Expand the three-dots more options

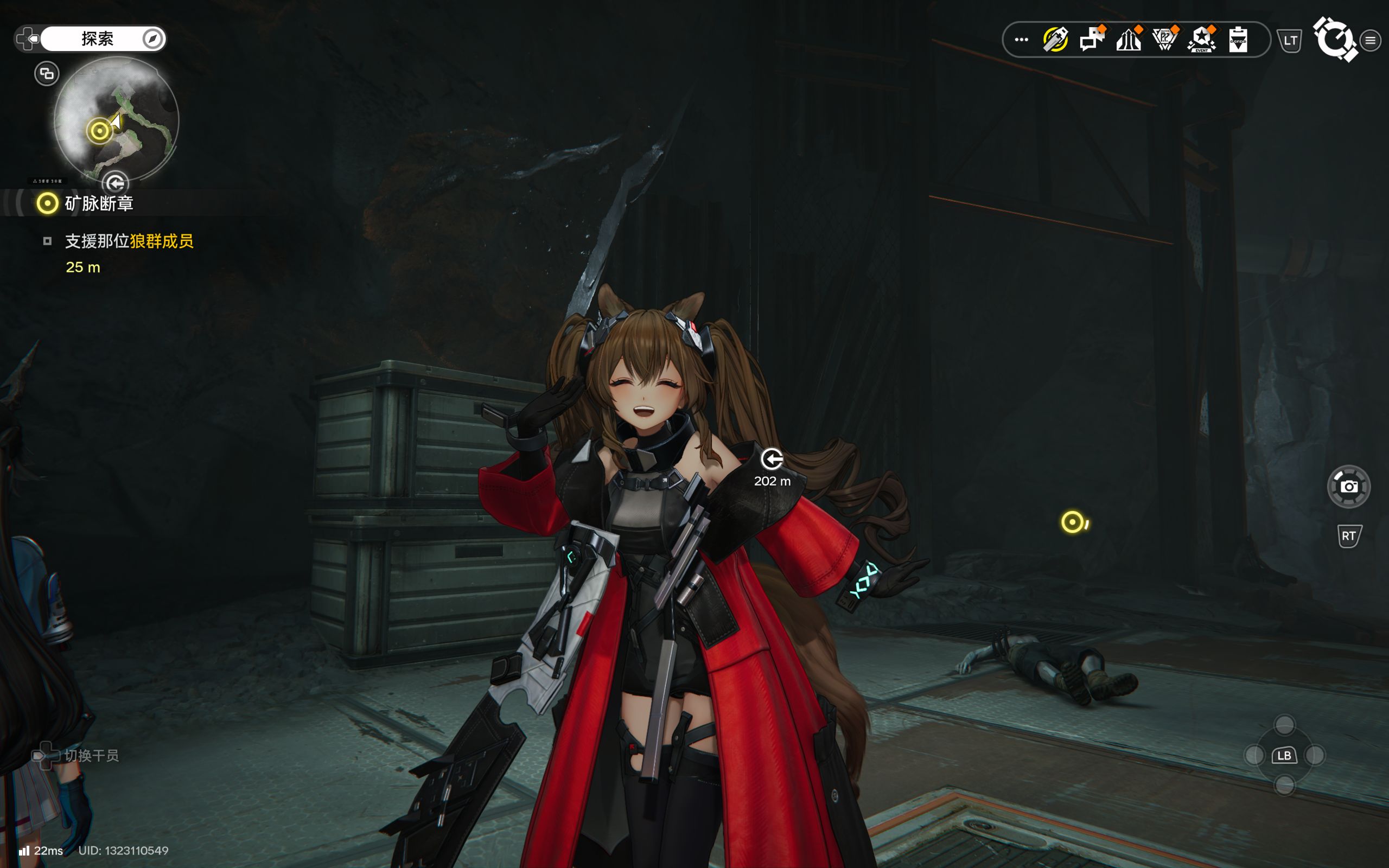click(1021, 40)
